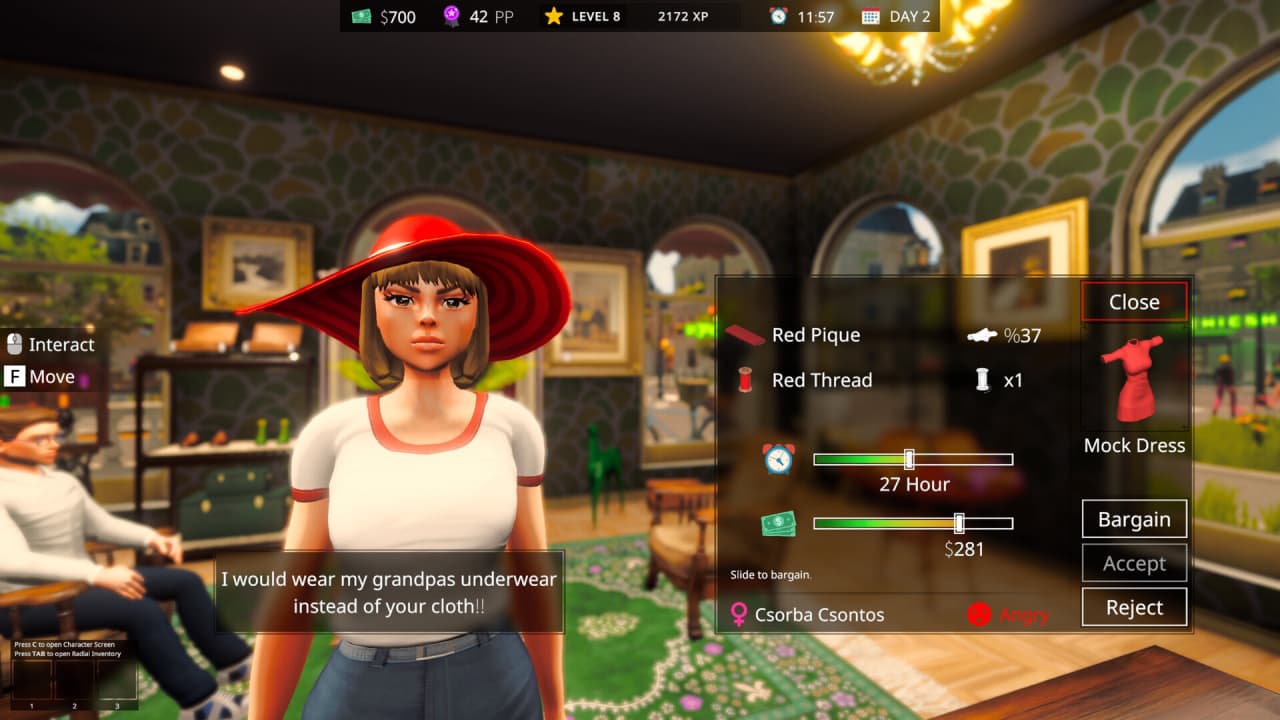Click the price slider handle
The width and height of the screenshot is (1280, 720).
[x=959, y=523]
